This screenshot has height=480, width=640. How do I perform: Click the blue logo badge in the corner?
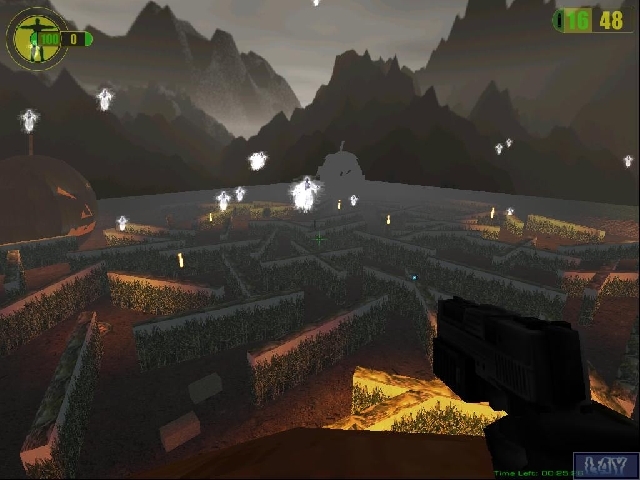(606, 465)
